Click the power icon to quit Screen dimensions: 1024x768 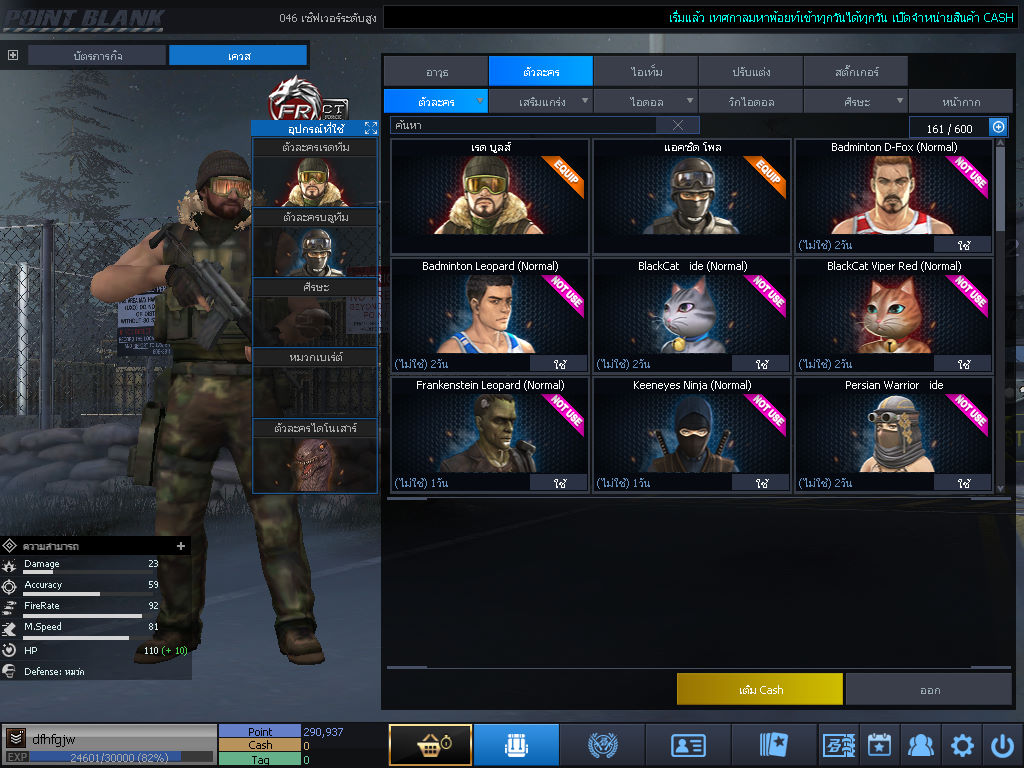point(1002,745)
